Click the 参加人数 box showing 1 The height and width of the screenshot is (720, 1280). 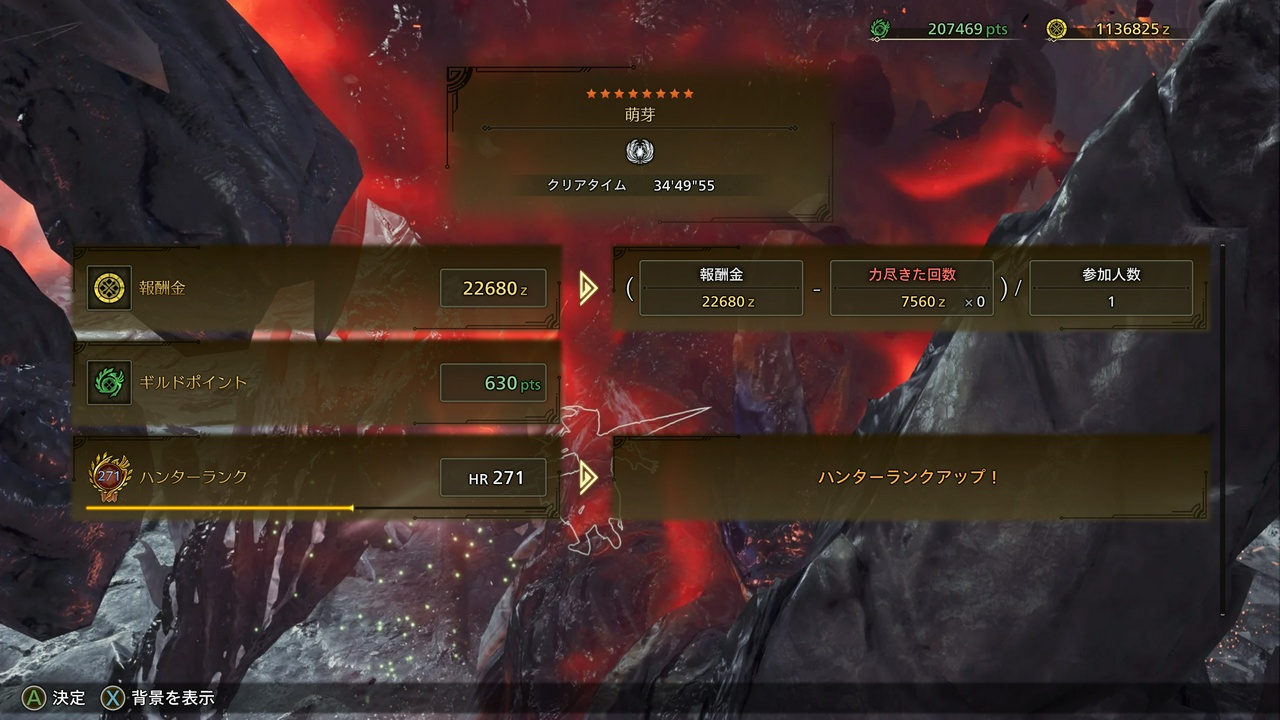1110,289
